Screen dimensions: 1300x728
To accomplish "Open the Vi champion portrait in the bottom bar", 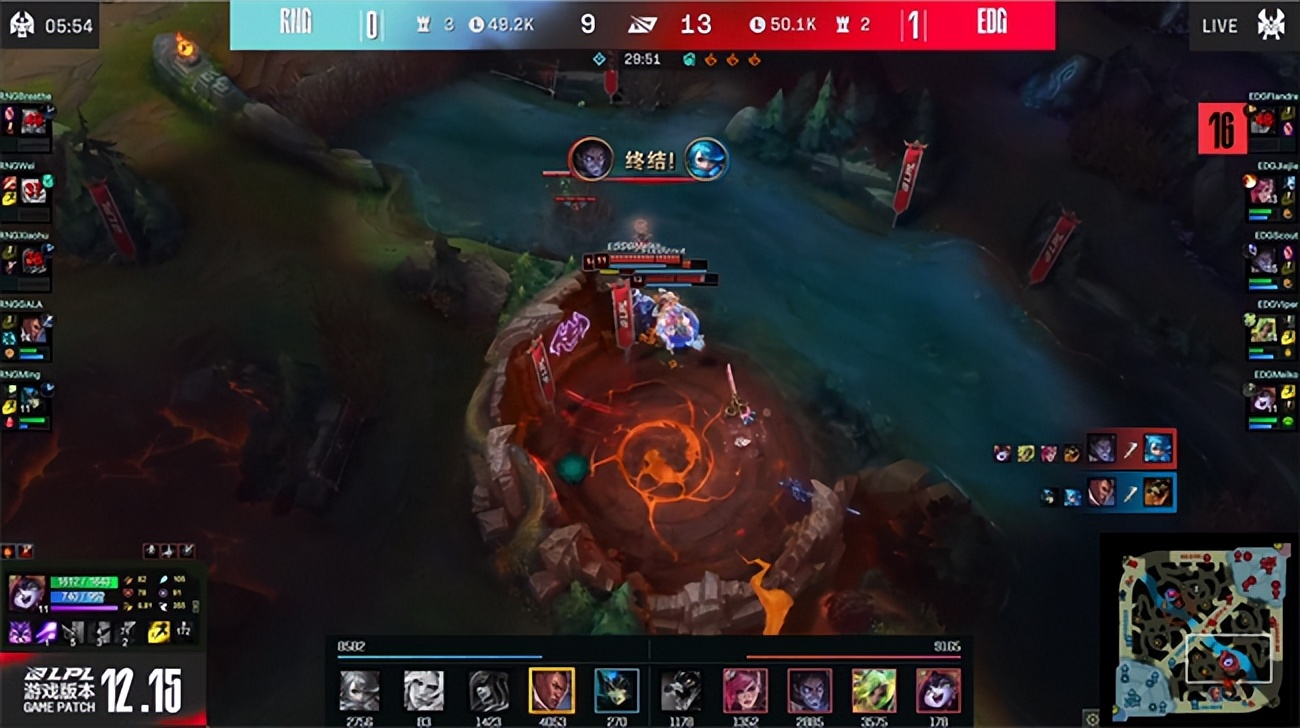I will [745, 688].
